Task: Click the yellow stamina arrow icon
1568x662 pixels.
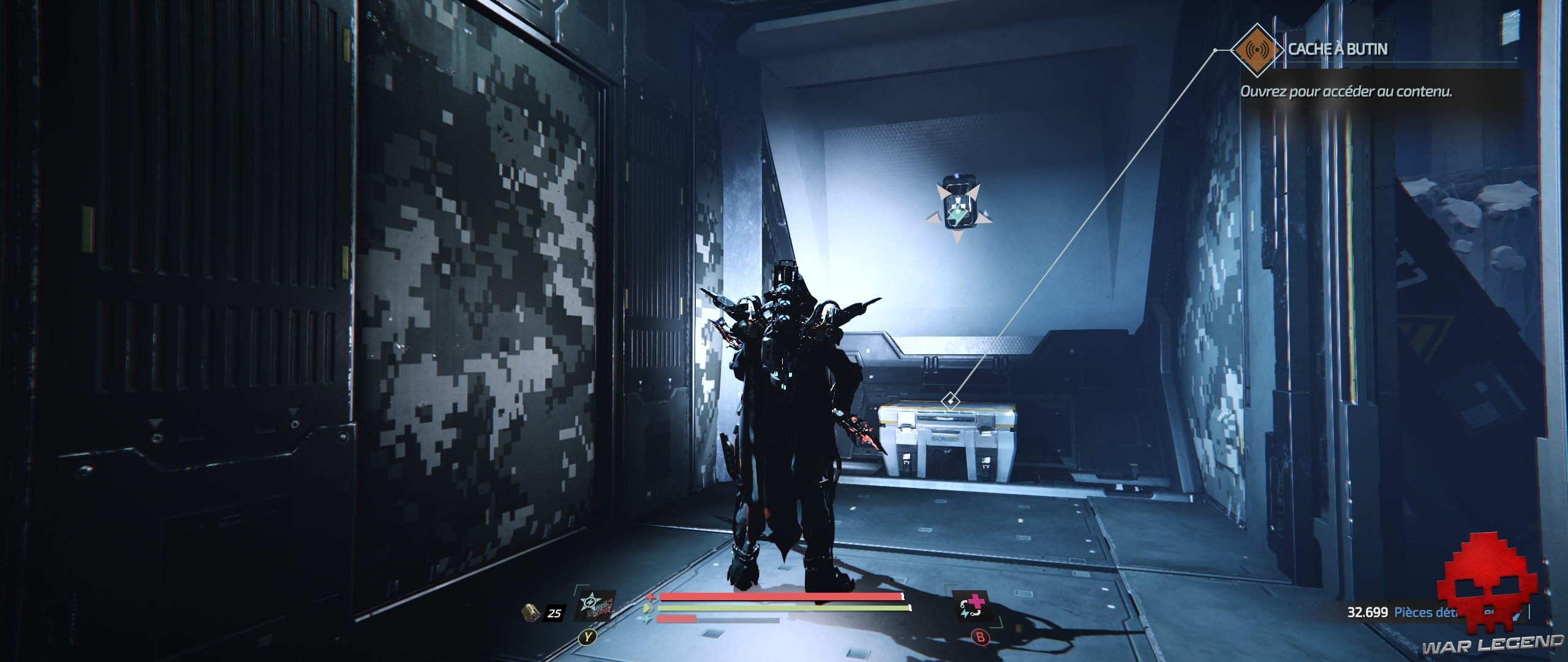Action: (647, 607)
